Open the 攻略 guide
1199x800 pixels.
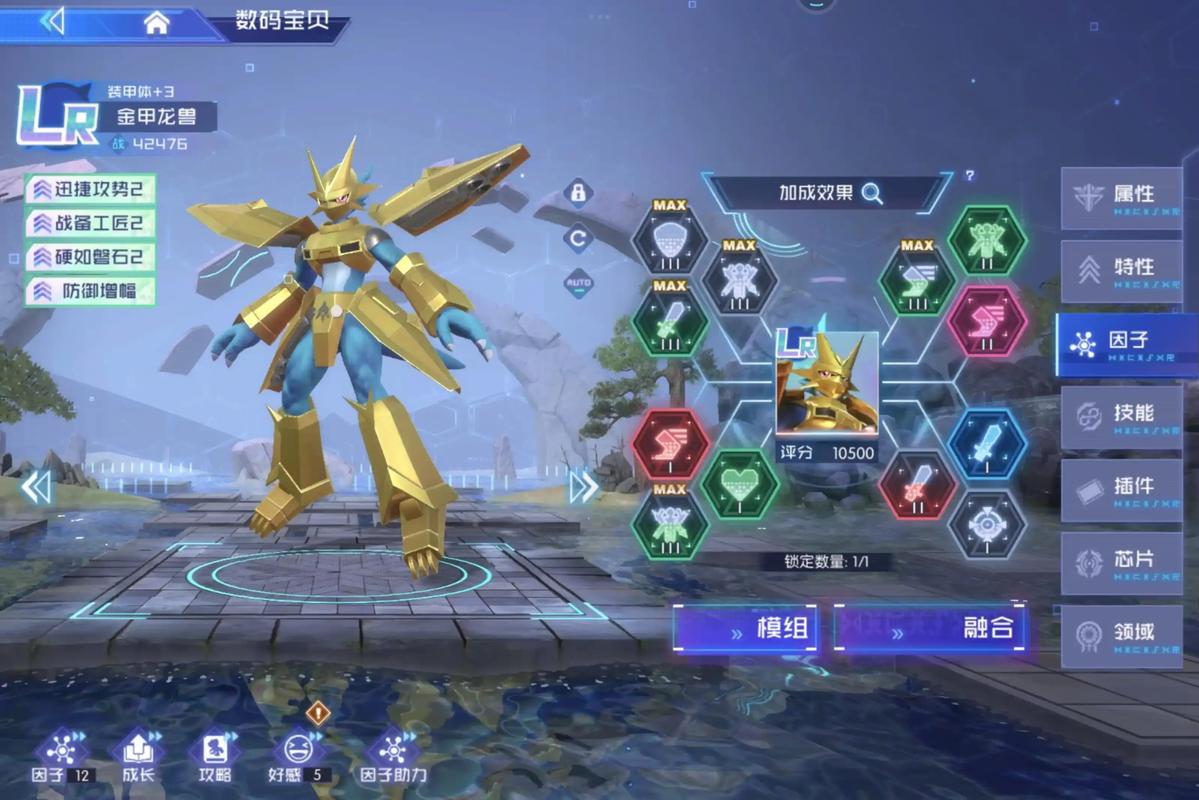tap(215, 755)
